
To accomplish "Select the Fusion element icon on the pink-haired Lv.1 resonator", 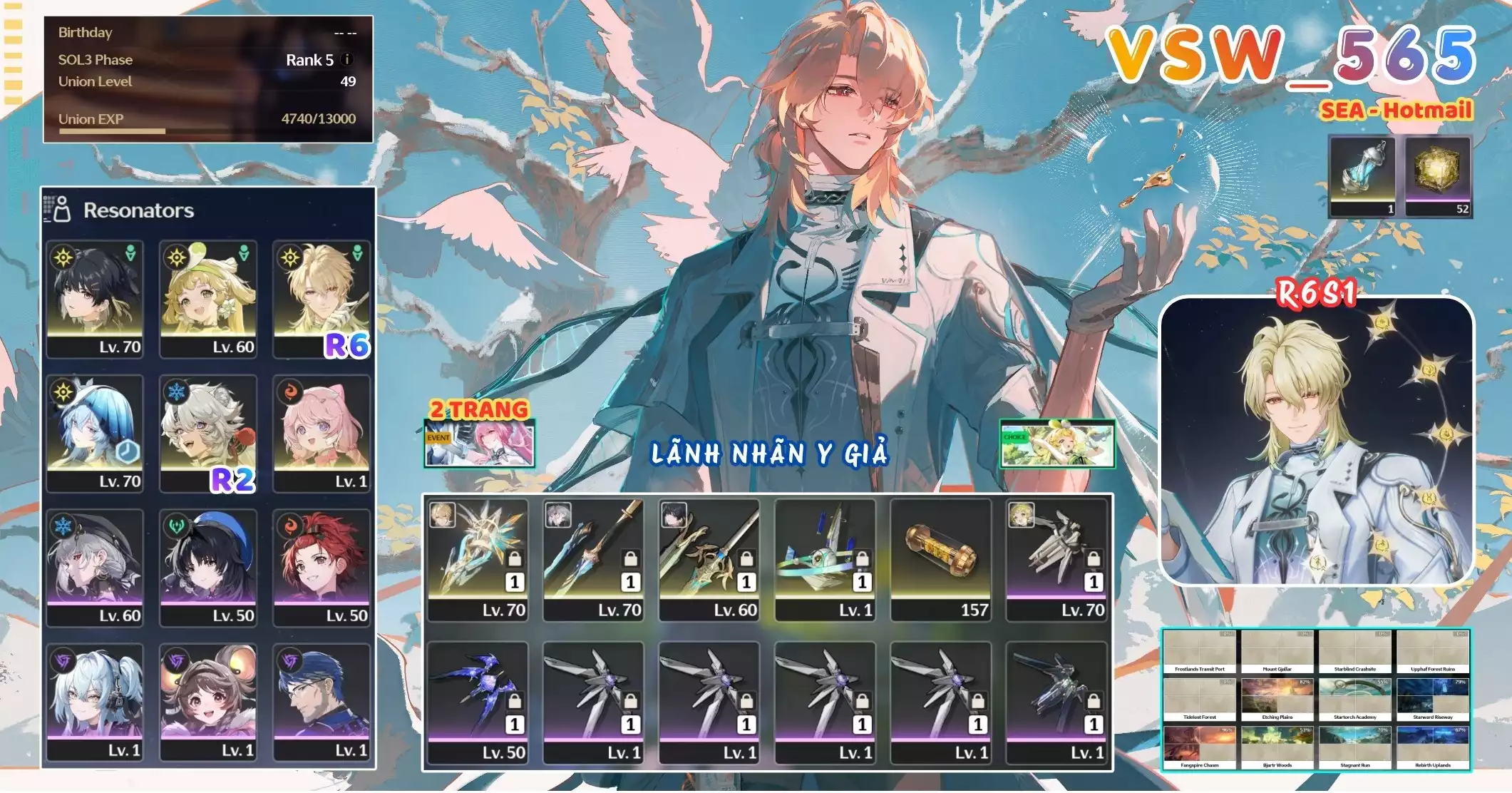I will point(292,392).
